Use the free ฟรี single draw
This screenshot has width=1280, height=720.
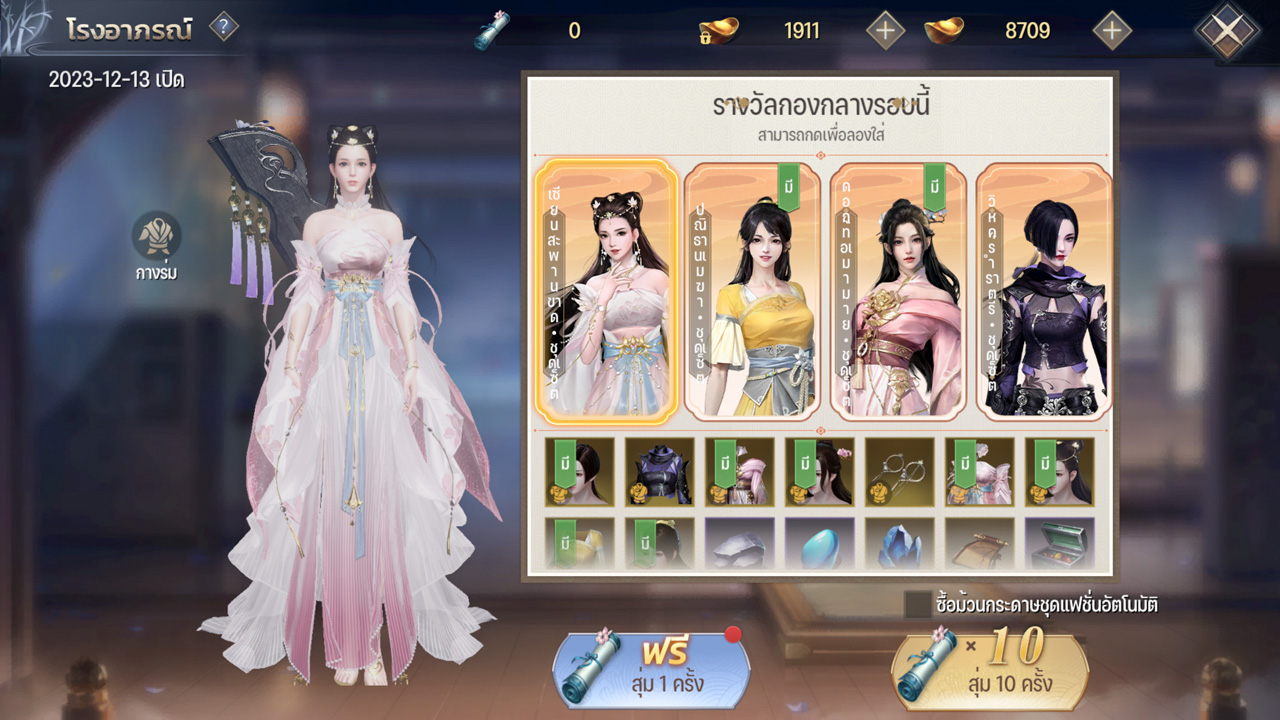(651, 671)
